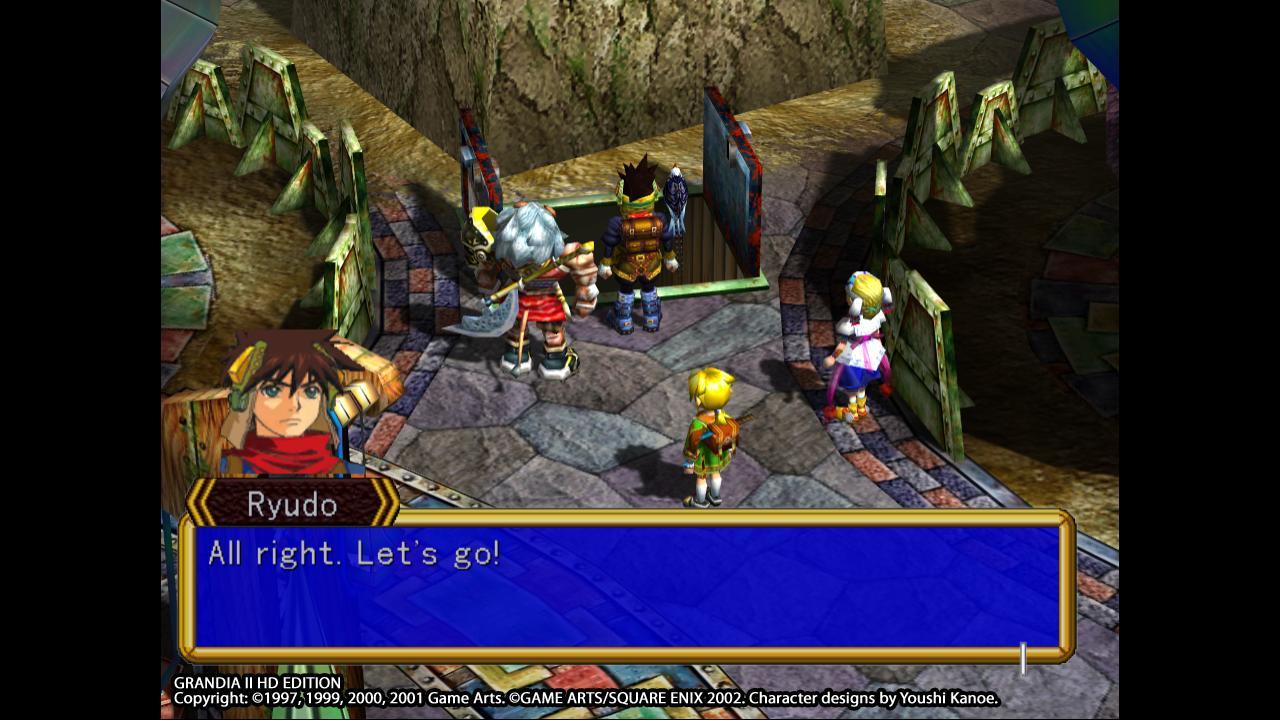Click the text-advance cursor in the dialogue box
The height and width of the screenshot is (720, 1280).
(1024, 655)
